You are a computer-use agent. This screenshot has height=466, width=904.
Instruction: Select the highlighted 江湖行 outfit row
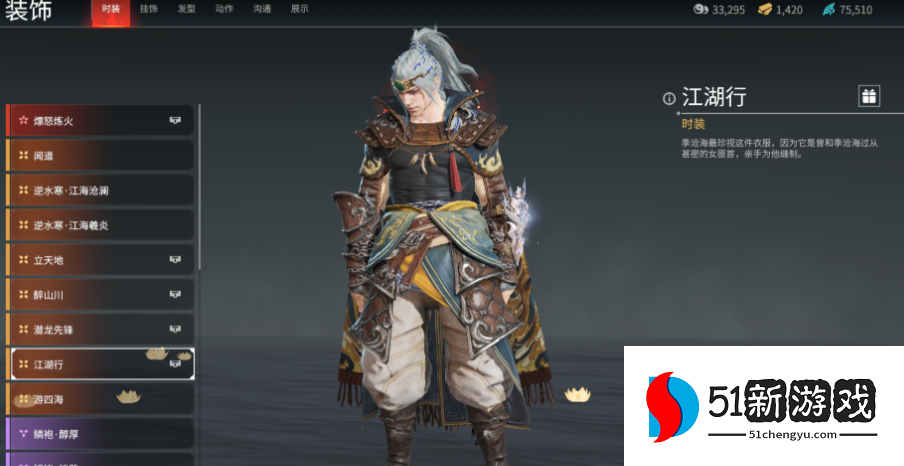pos(100,364)
